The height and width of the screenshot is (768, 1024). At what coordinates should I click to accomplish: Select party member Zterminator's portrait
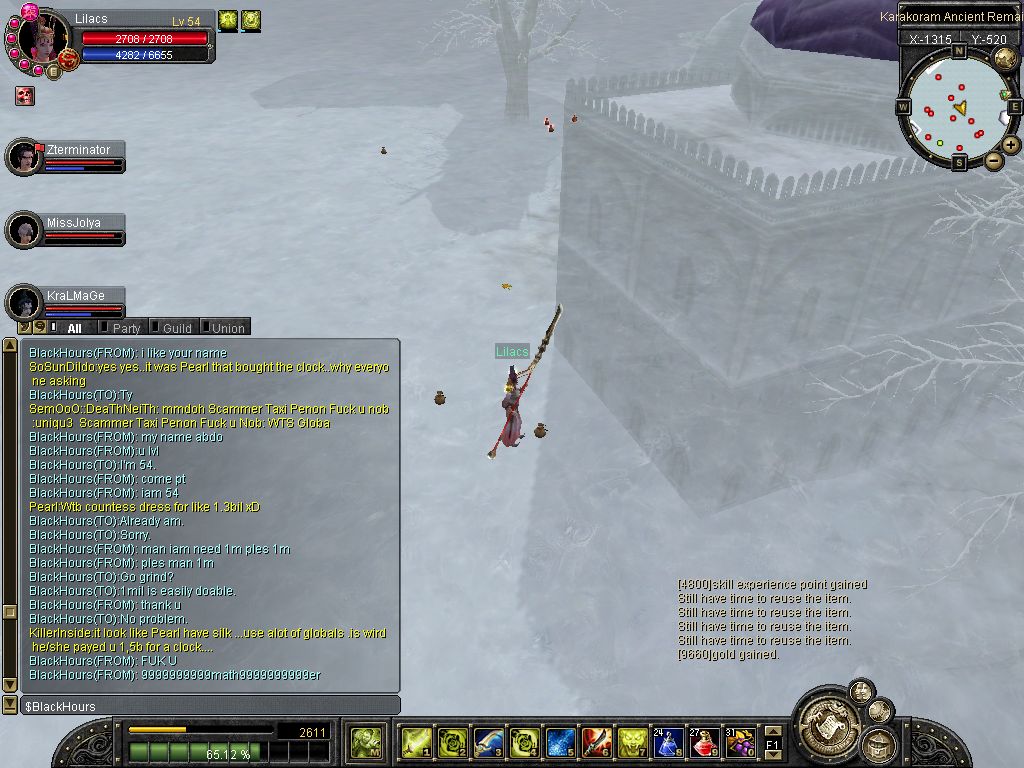(x=24, y=157)
